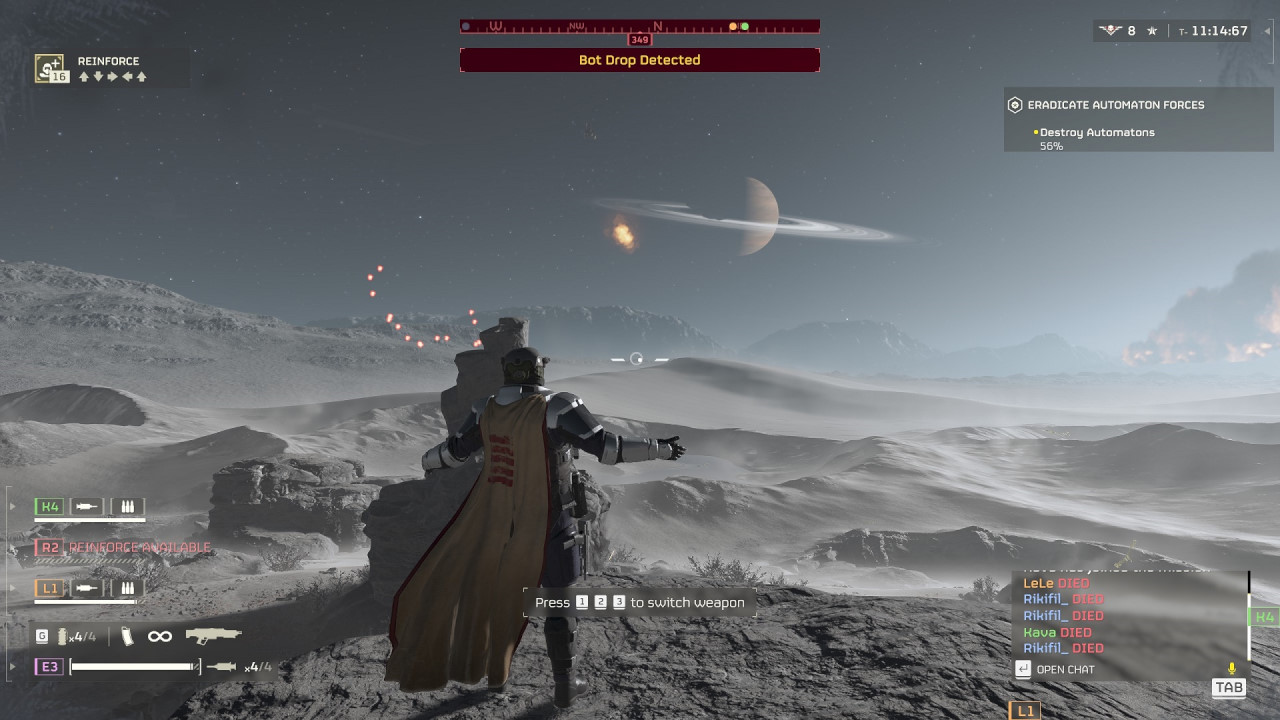This screenshot has width=1280, height=720.
Task: Select your own E3 player tag
Action: coord(49,666)
